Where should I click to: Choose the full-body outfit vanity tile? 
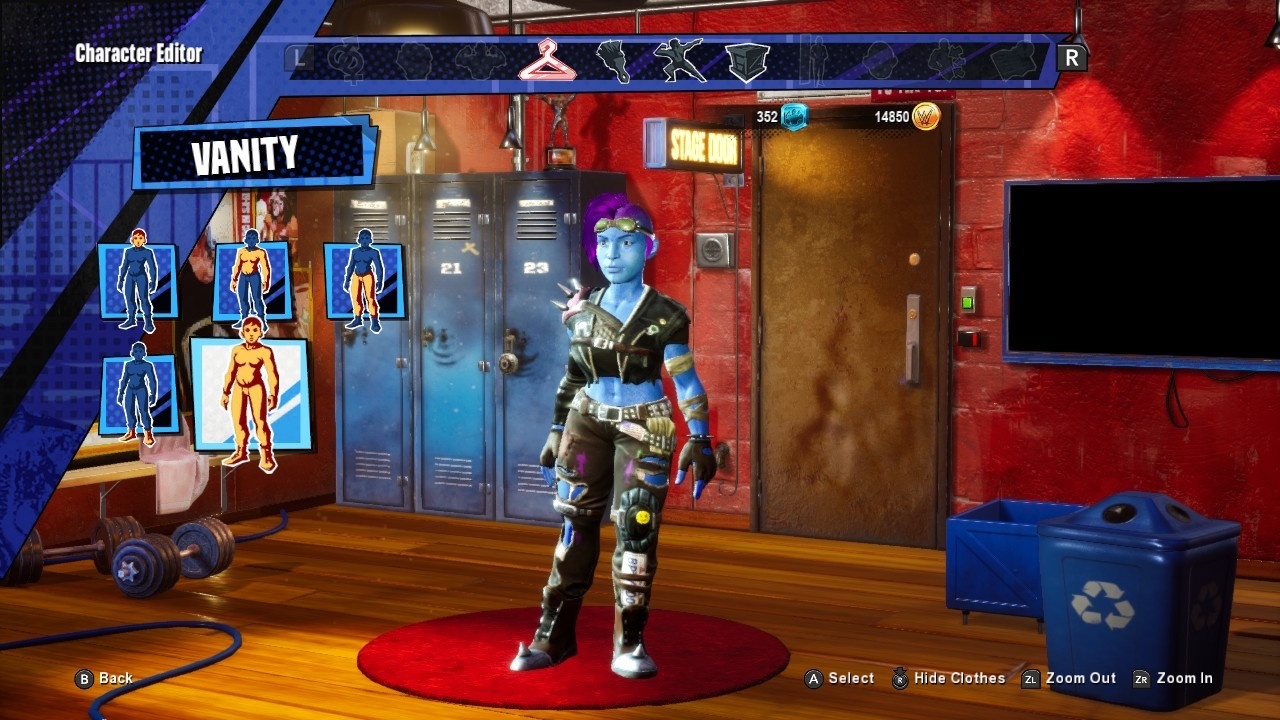(250, 395)
